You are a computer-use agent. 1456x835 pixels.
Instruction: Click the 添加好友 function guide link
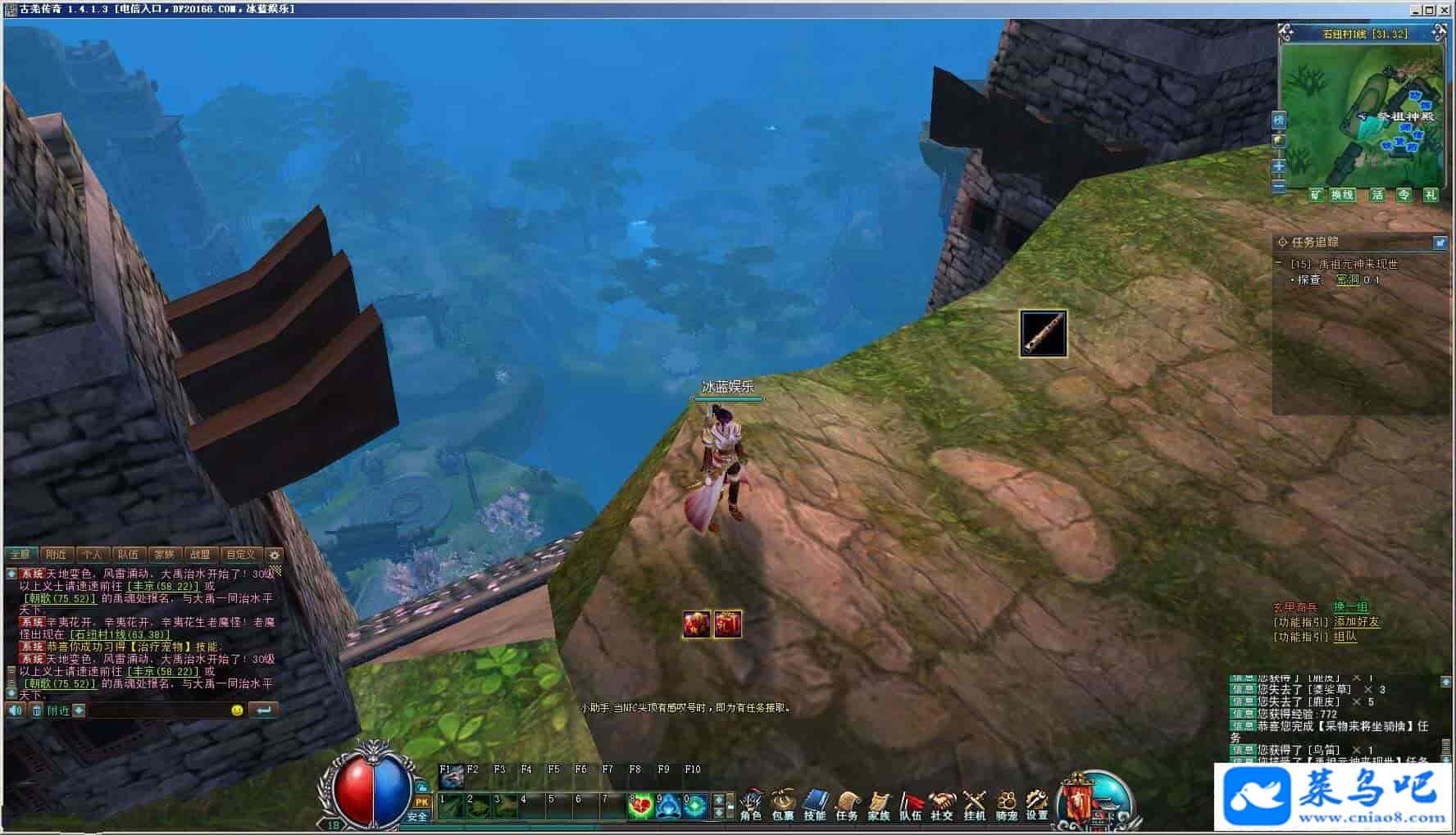pyautogui.click(x=1357, y=622)
